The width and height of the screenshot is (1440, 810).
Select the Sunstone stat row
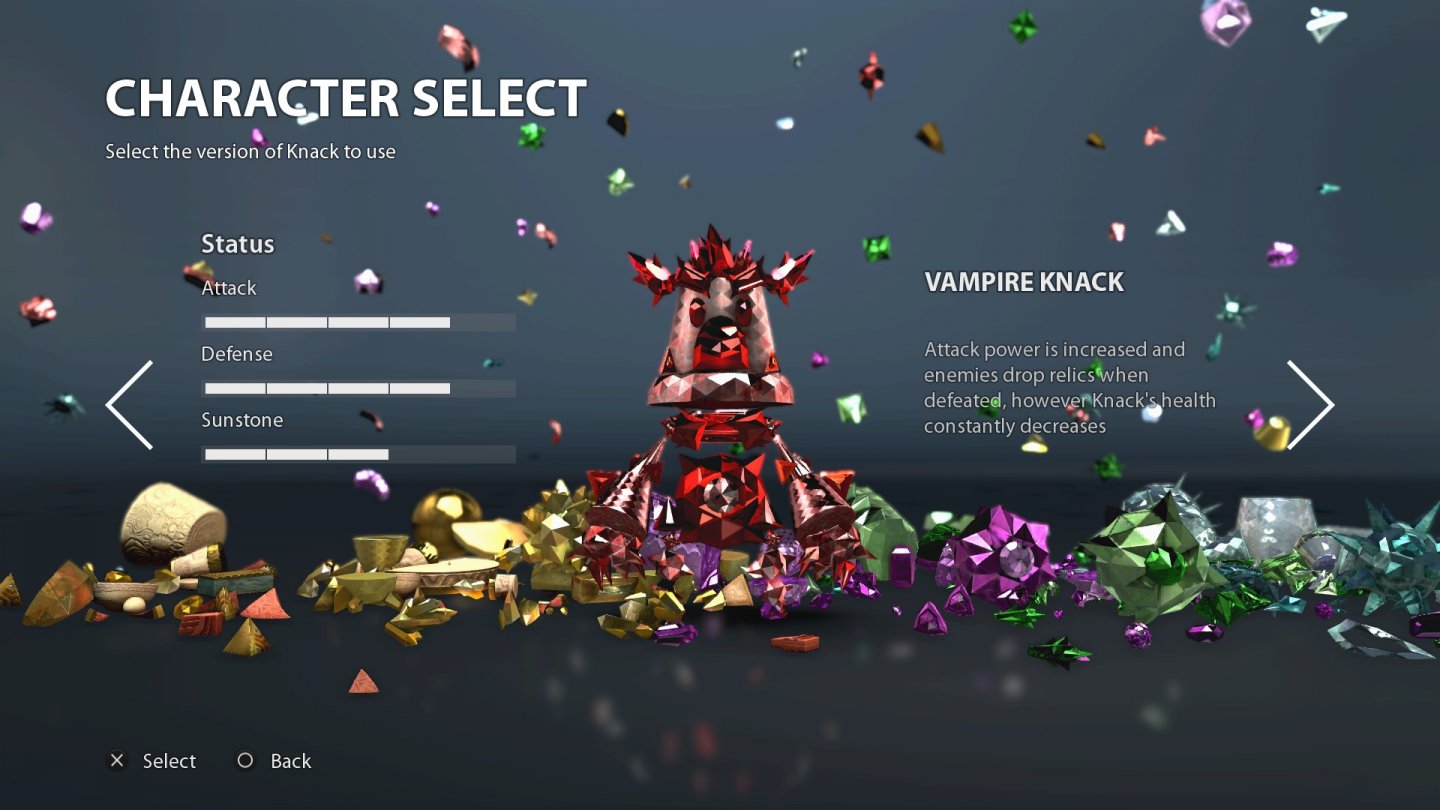click(x=243, y=420)
